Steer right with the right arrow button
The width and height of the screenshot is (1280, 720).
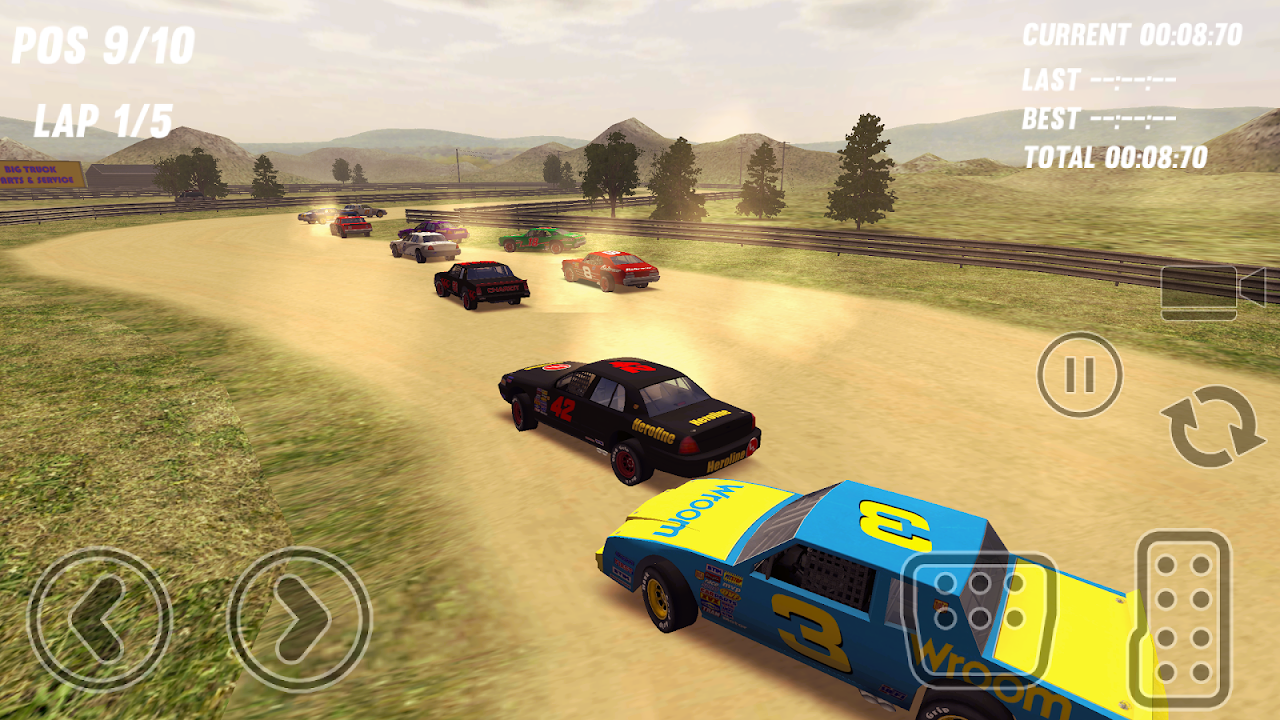[x=299, y=619]
